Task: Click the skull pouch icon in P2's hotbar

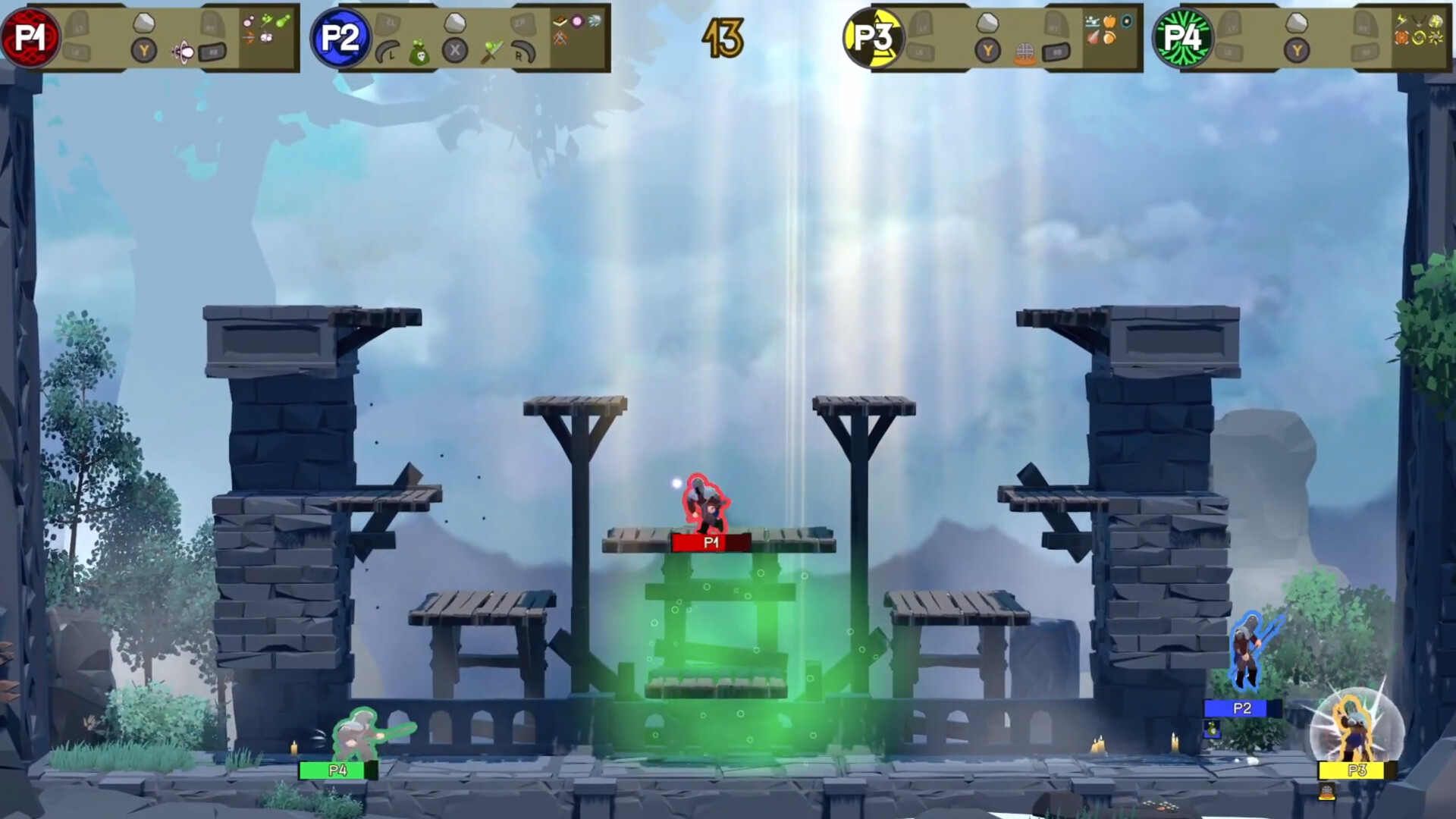Action: [x=419, y=53]
